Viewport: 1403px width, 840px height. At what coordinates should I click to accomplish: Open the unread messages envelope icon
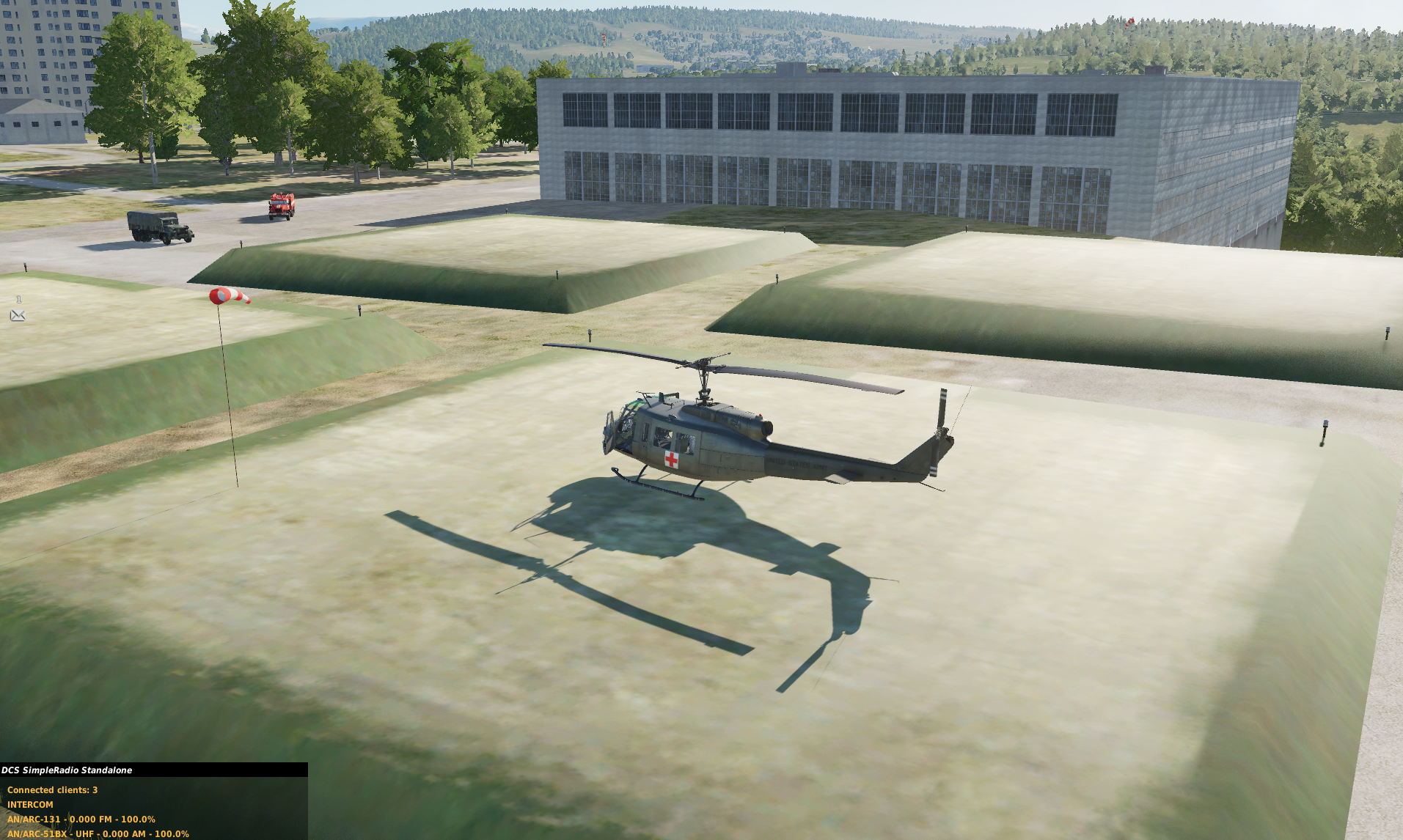18,315
